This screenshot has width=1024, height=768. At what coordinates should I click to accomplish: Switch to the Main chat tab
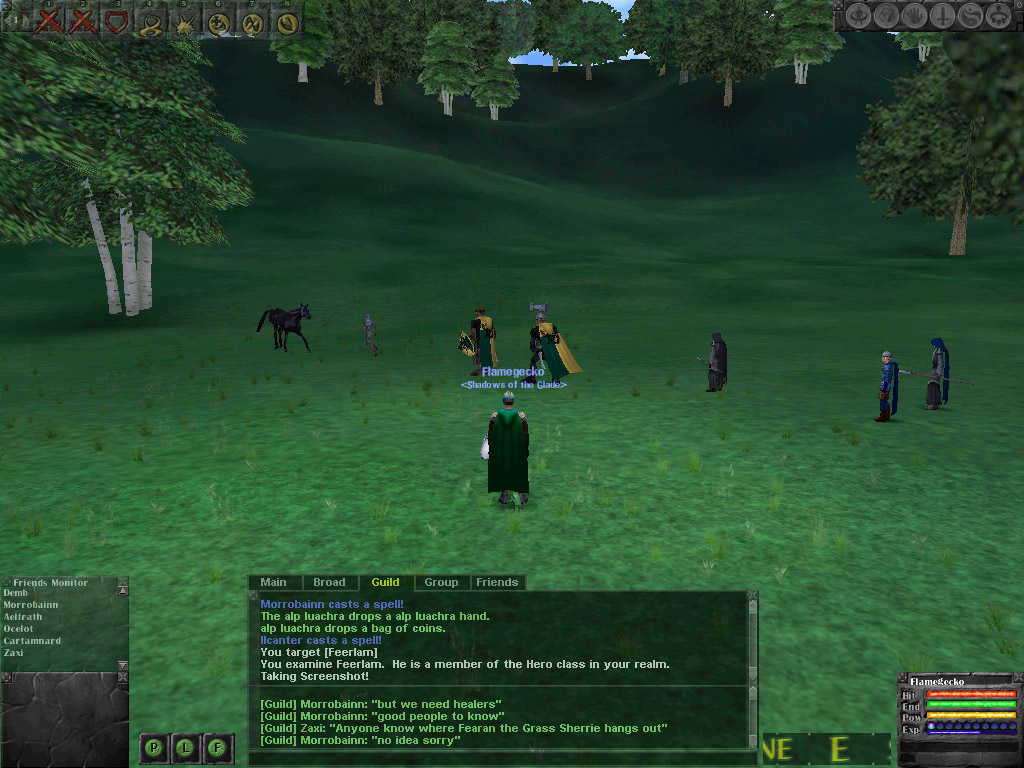coord(273,583)
